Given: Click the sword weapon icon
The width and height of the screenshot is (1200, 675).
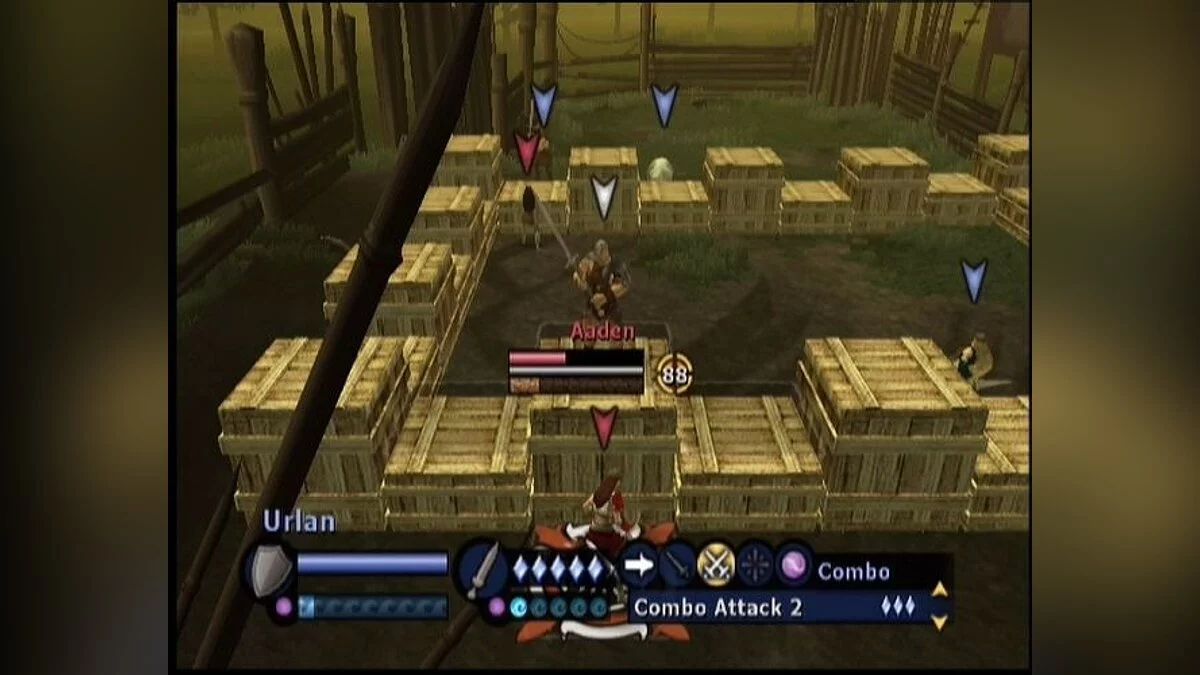Looking at the screenshot, I should [x=482, y=570].
